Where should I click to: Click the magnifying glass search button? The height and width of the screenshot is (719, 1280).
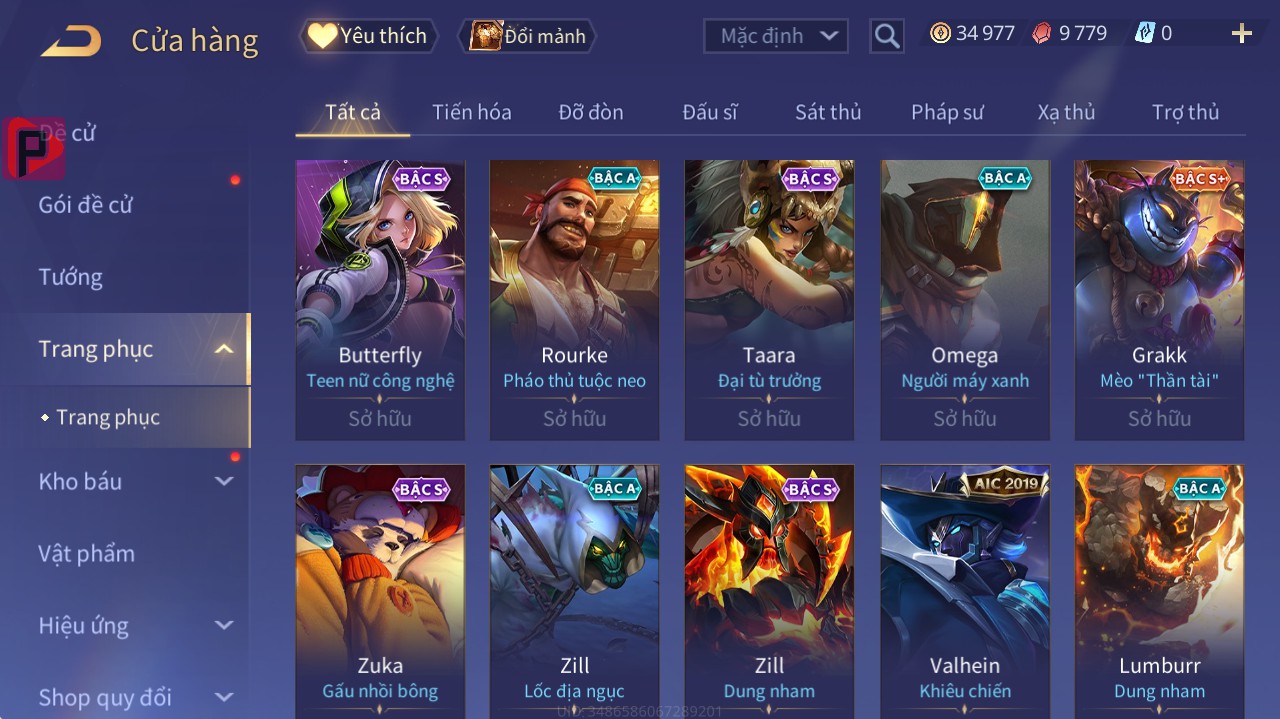(886, 36)
